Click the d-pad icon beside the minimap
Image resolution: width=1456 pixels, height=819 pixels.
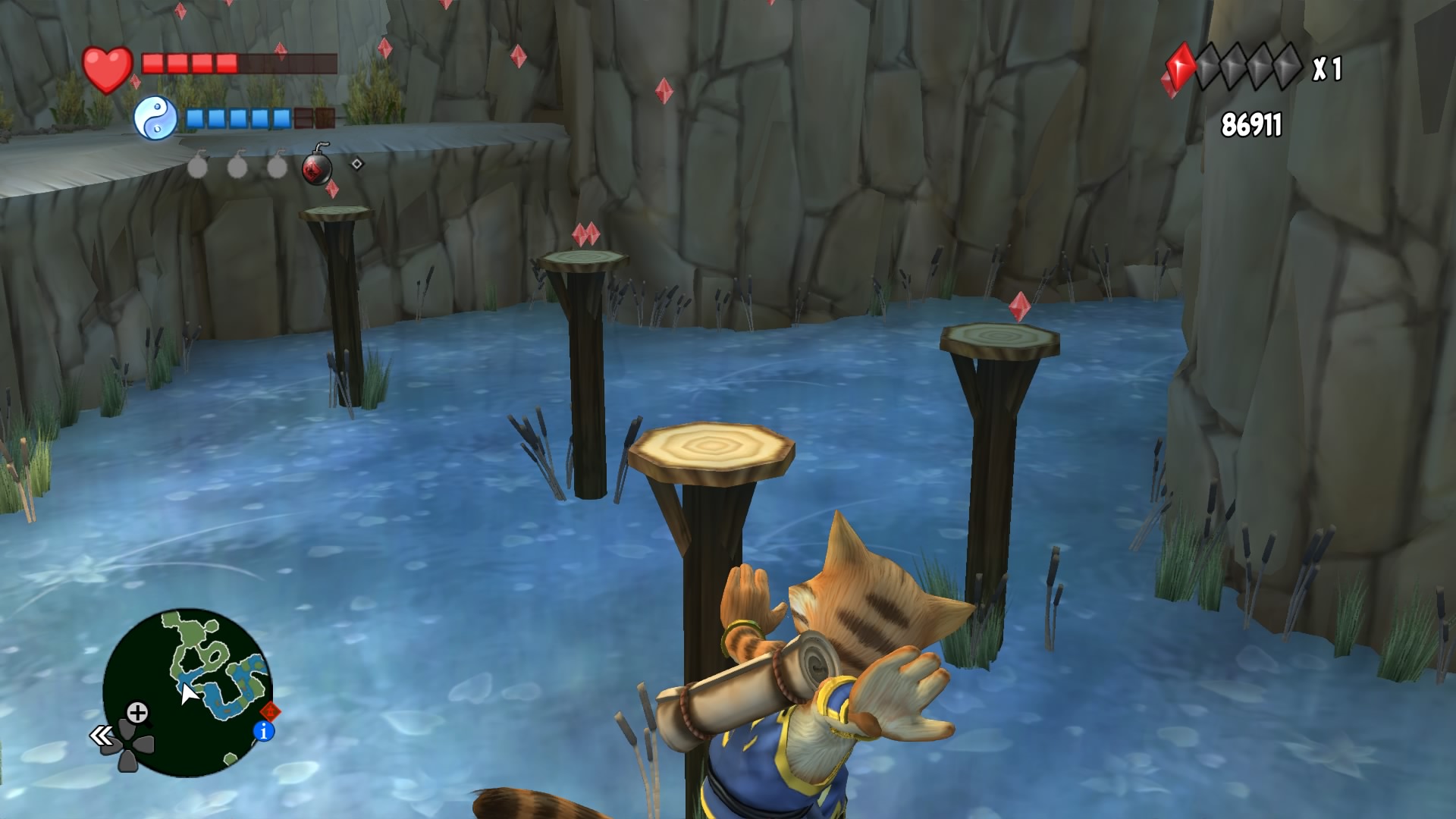tap(128, 745)
